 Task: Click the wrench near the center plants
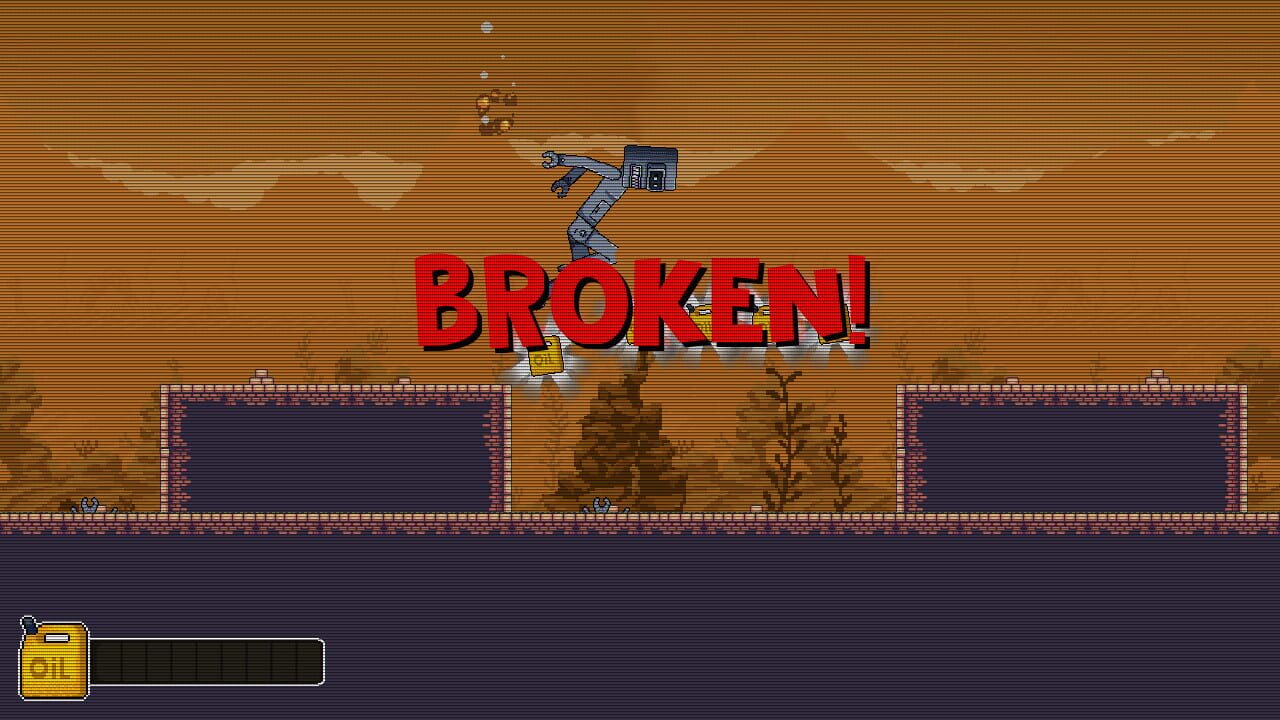[x=600, y=505]
